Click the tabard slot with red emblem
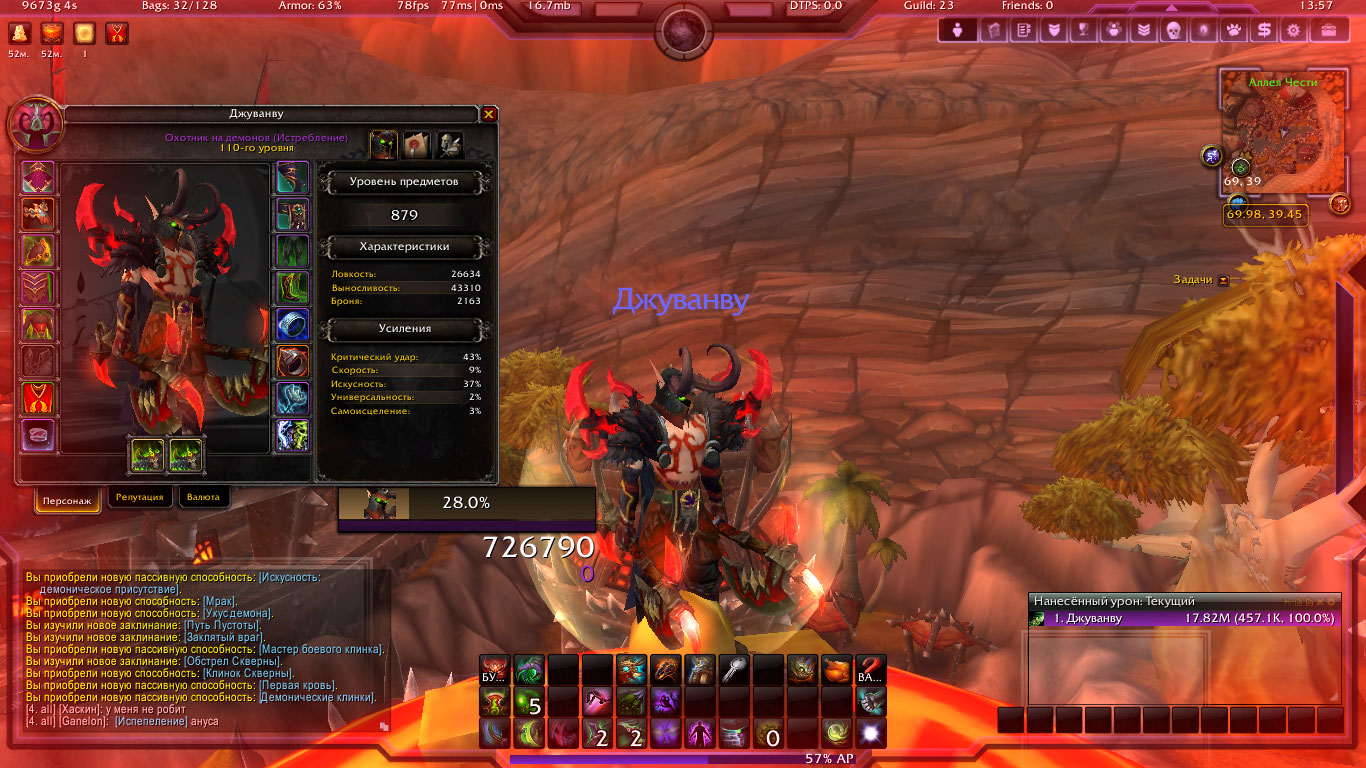The height and width of the screenshot is (768, 1366). pos(38,398)
